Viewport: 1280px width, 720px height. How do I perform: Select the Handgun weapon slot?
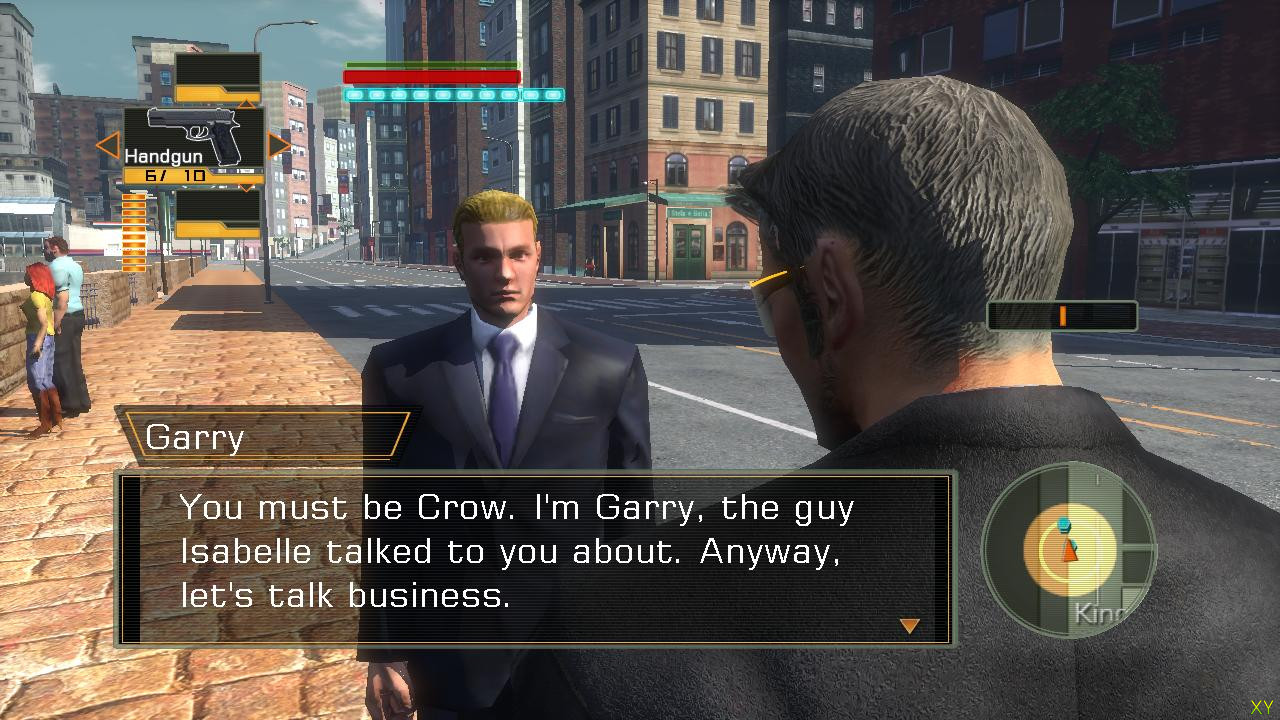(194, 137)
